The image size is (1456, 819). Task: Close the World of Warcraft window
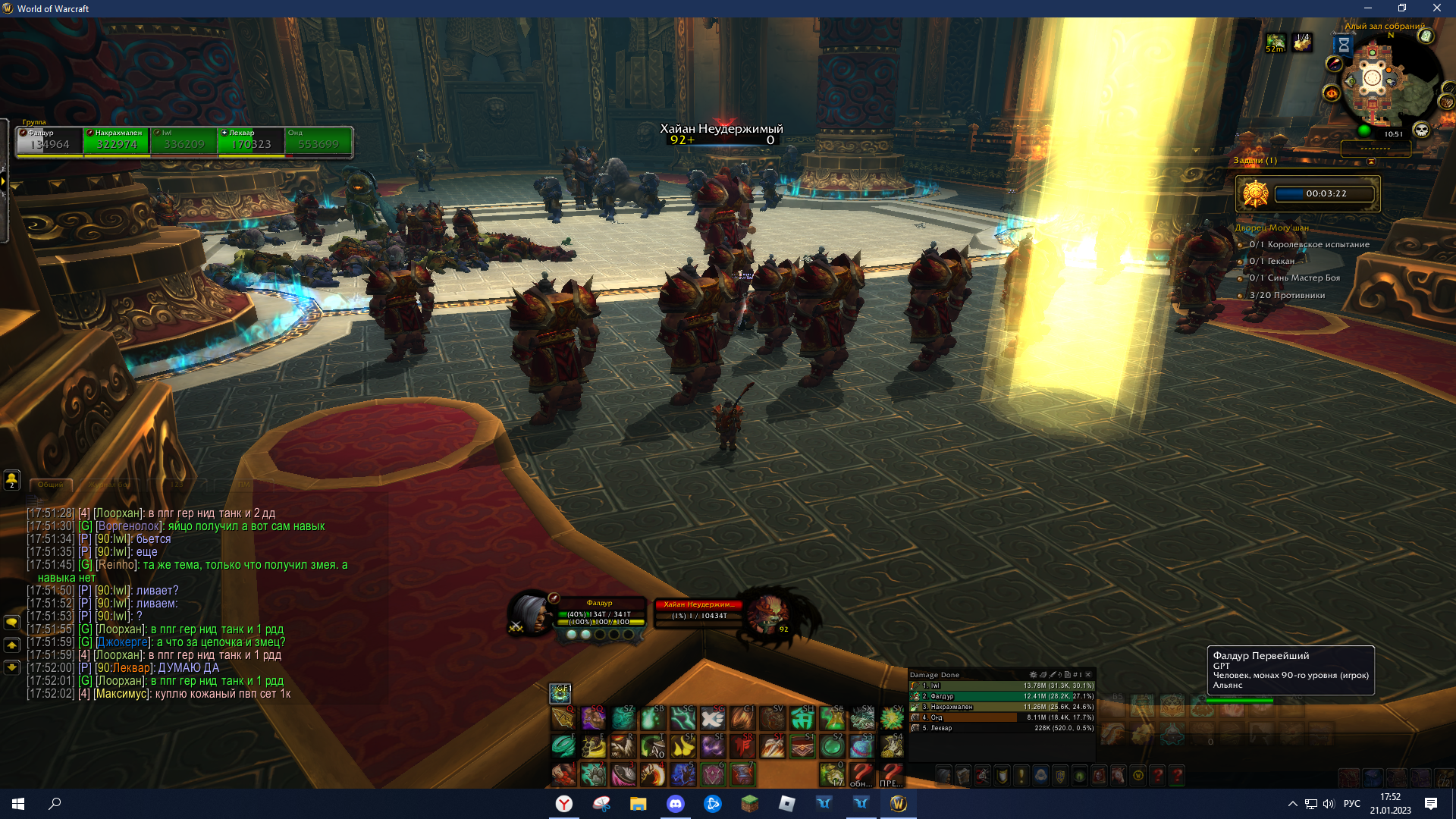coord(1436,8)
